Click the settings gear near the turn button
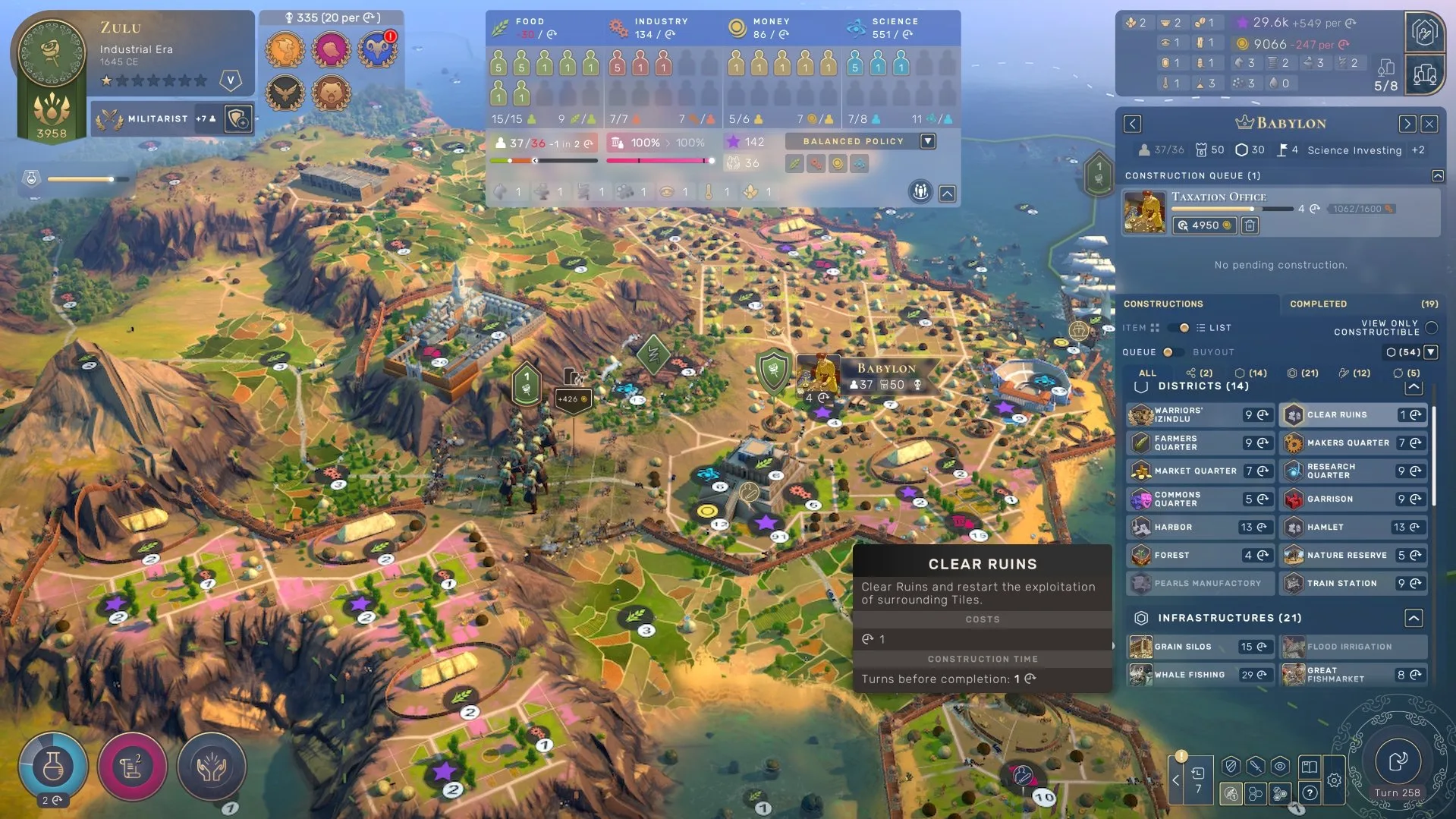Screen dimensions: 1456x819 pyautogui.click(x=1334, y=780)
